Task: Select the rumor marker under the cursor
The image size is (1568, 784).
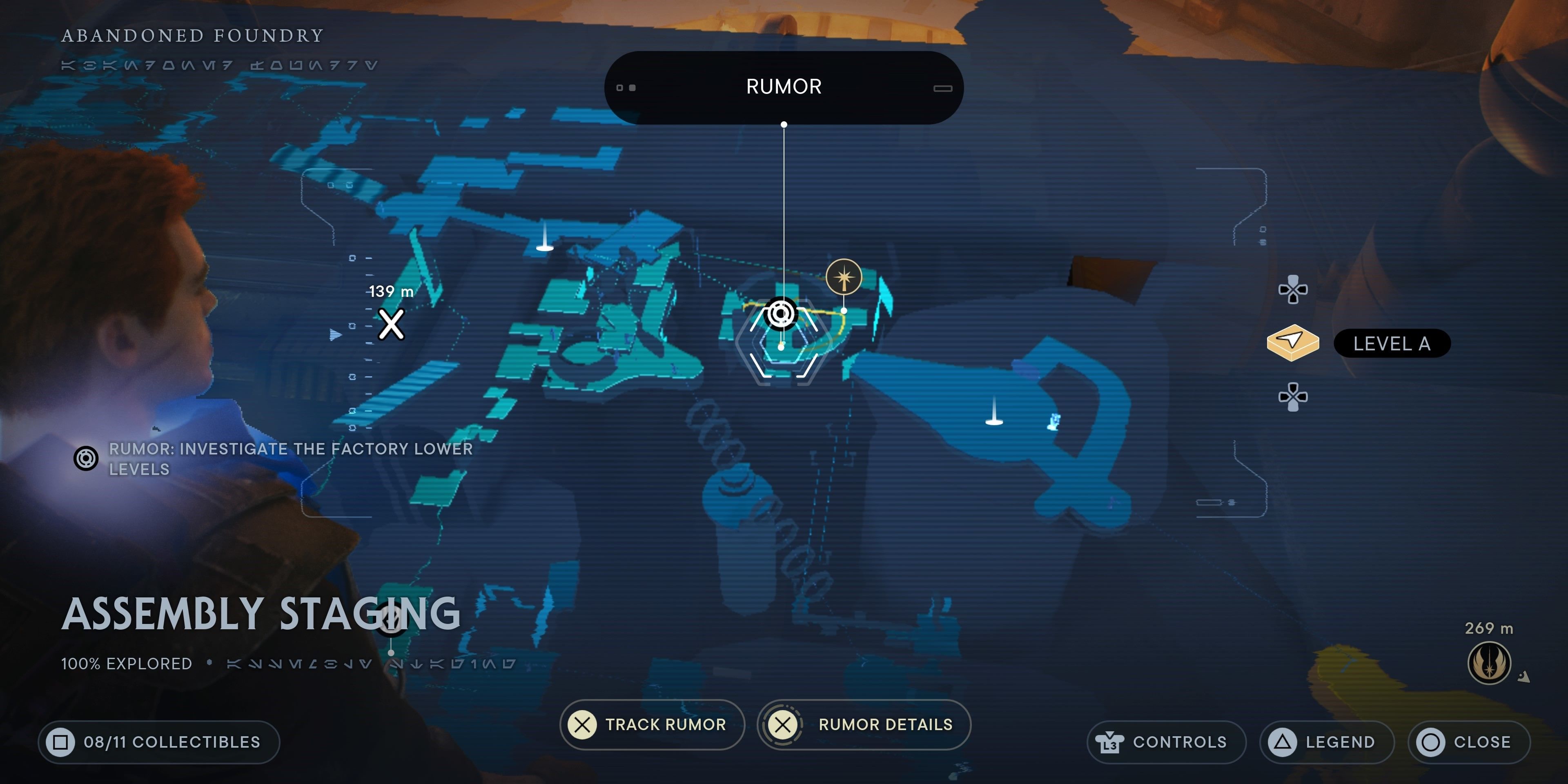Action: [782, 314]
